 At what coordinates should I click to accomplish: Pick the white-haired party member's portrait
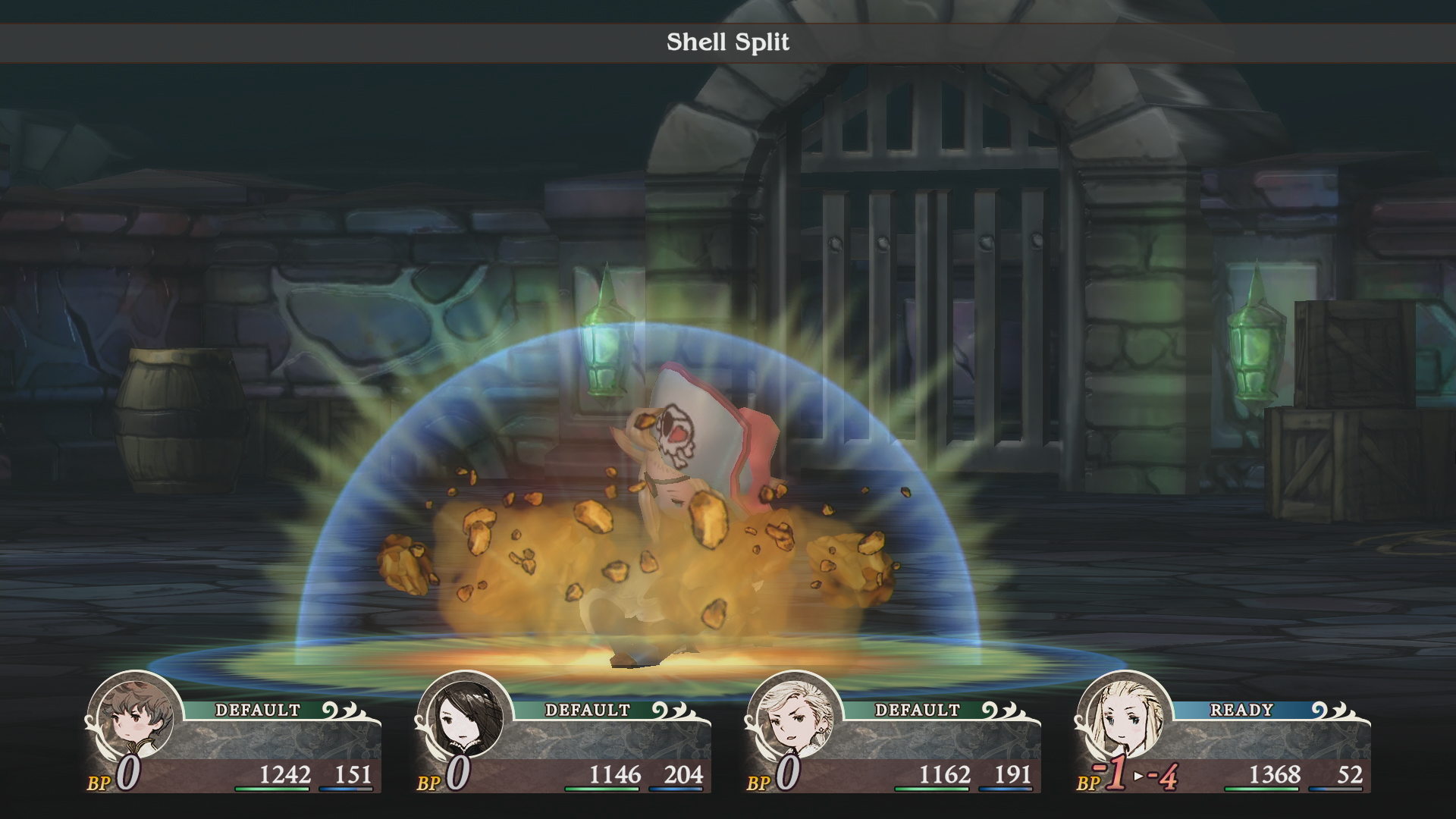tap(794, 716)
